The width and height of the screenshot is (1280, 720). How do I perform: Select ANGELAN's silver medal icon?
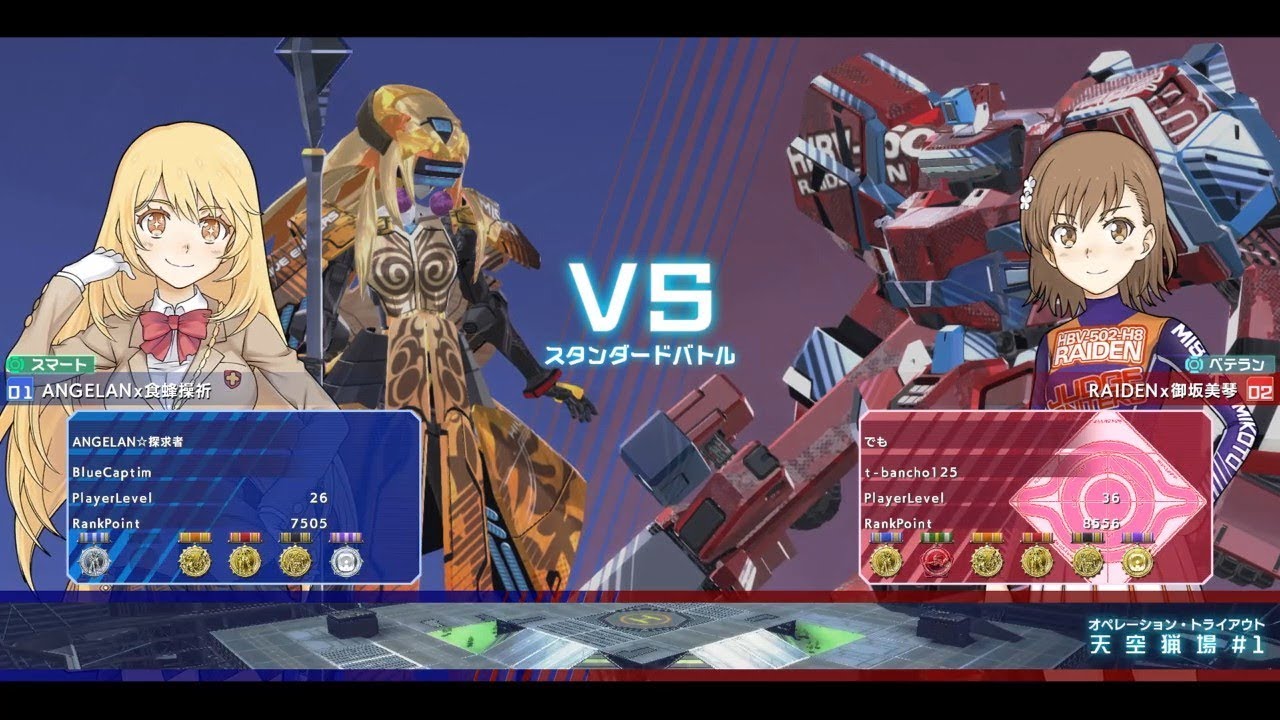click(95, 561)
